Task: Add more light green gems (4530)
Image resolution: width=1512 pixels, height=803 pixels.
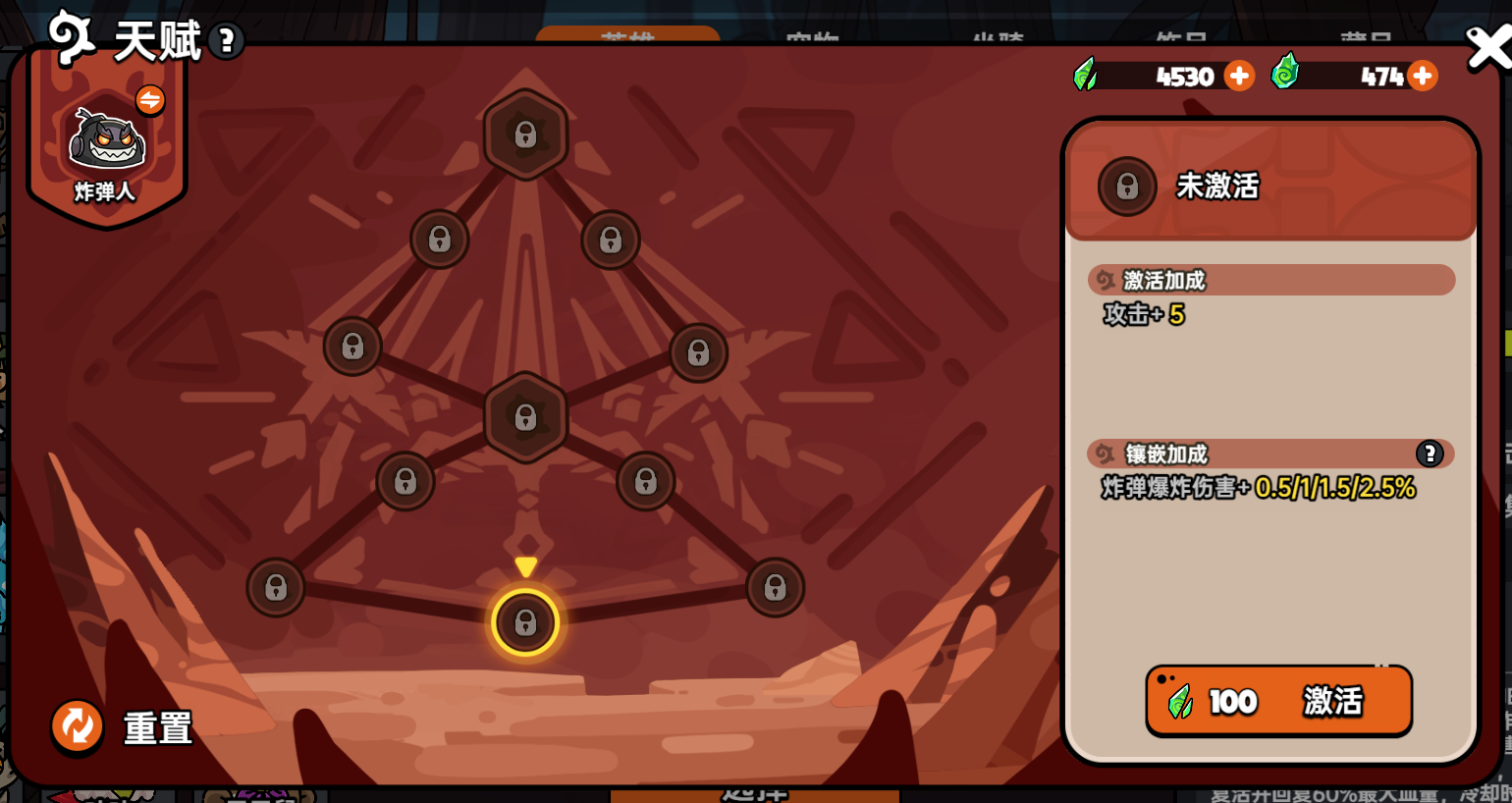Action: 1240,76
